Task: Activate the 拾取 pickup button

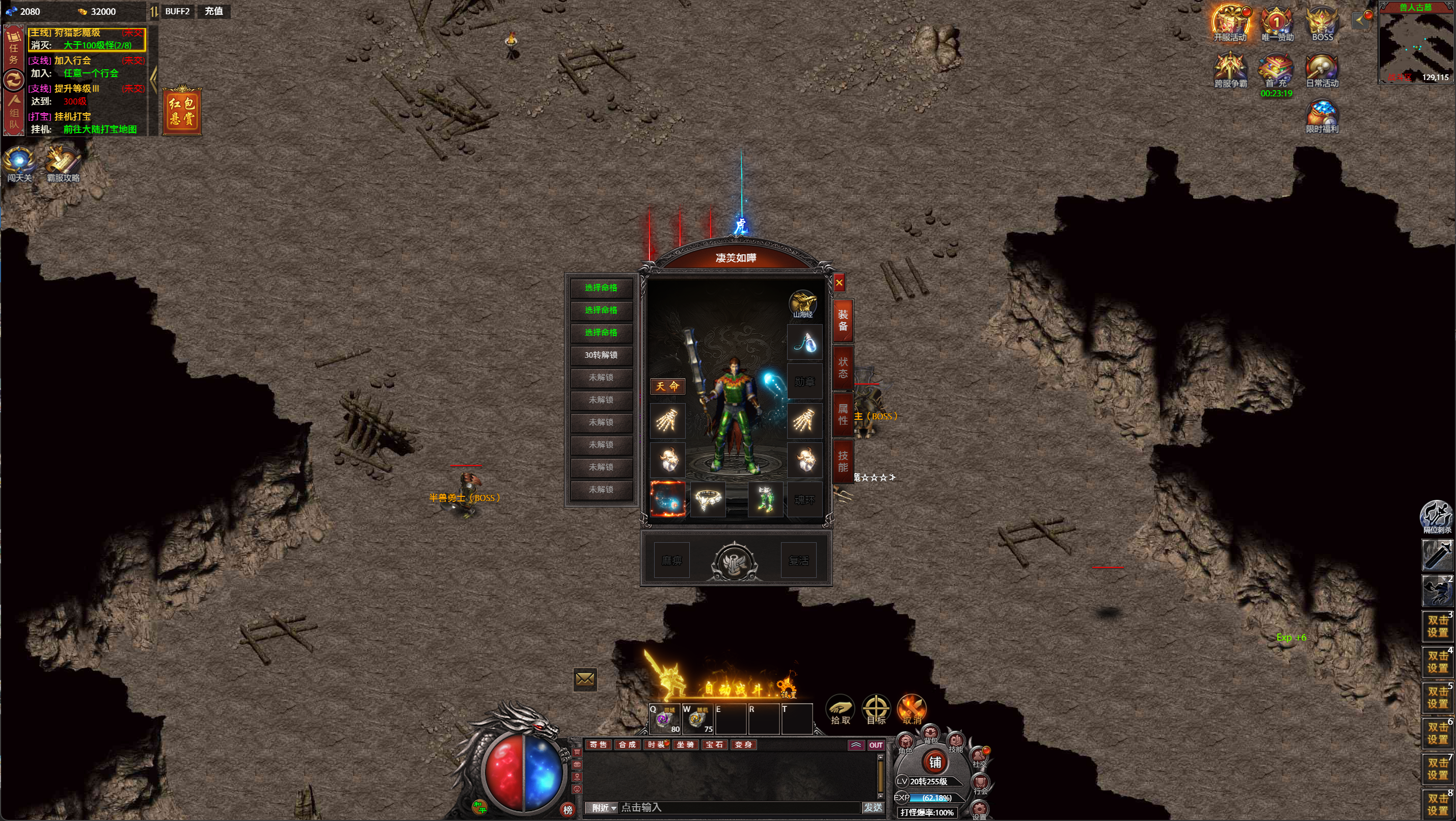Action: pyautogui.click(x=841, y=709)
